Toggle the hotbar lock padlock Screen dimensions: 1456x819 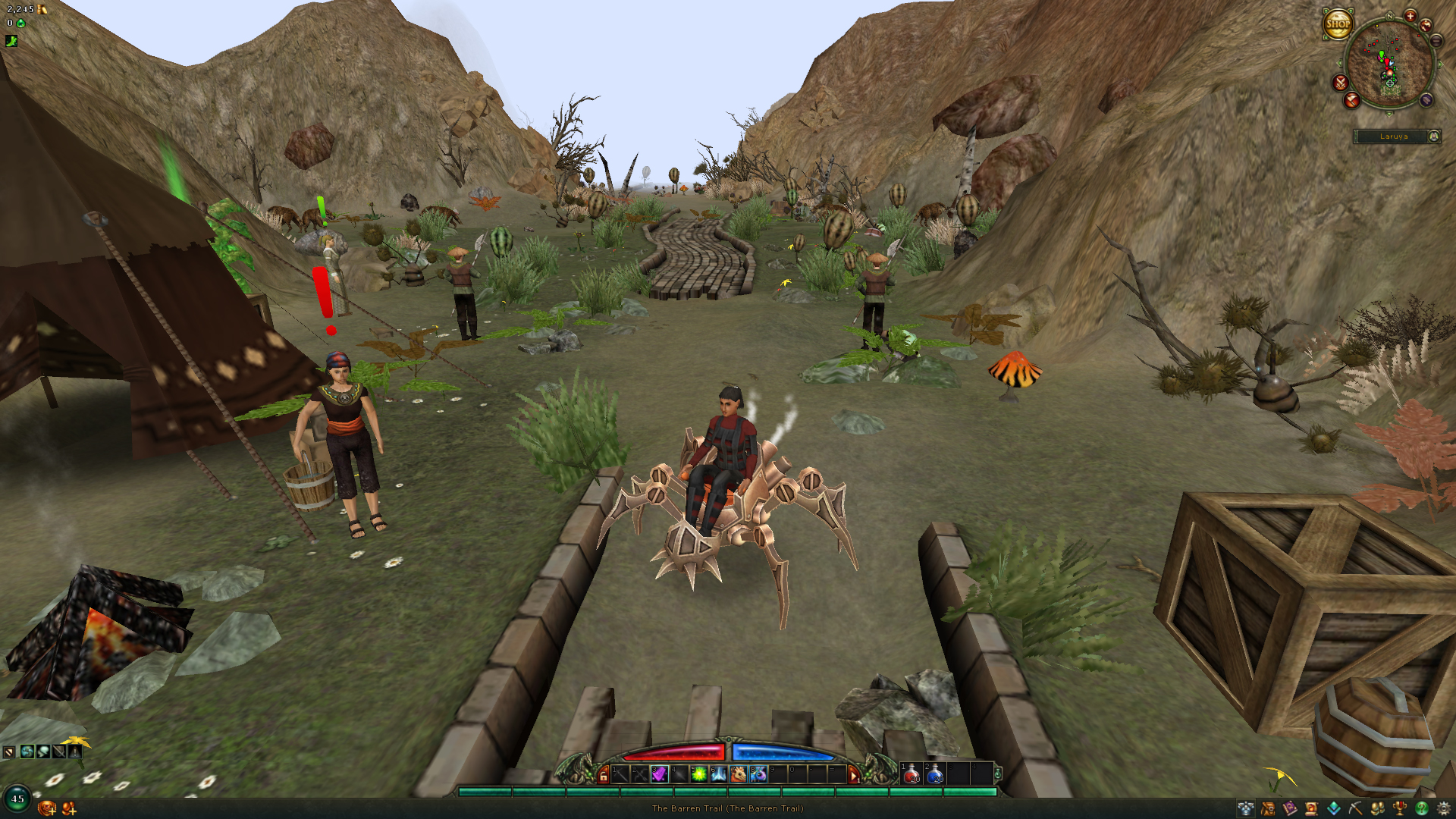click(x=603, y=775)
